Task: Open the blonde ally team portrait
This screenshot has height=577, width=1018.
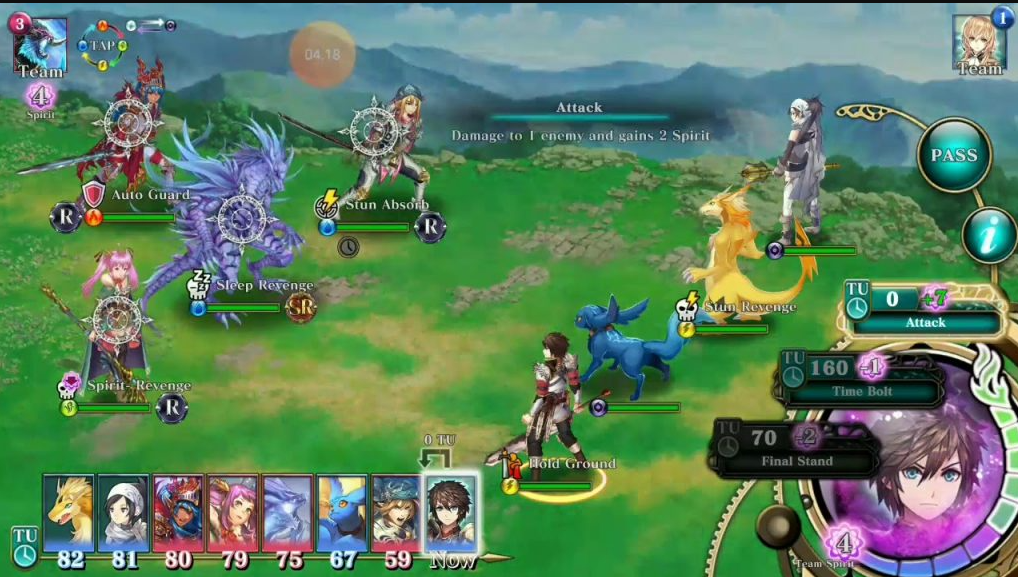Action: click(979, 43)
